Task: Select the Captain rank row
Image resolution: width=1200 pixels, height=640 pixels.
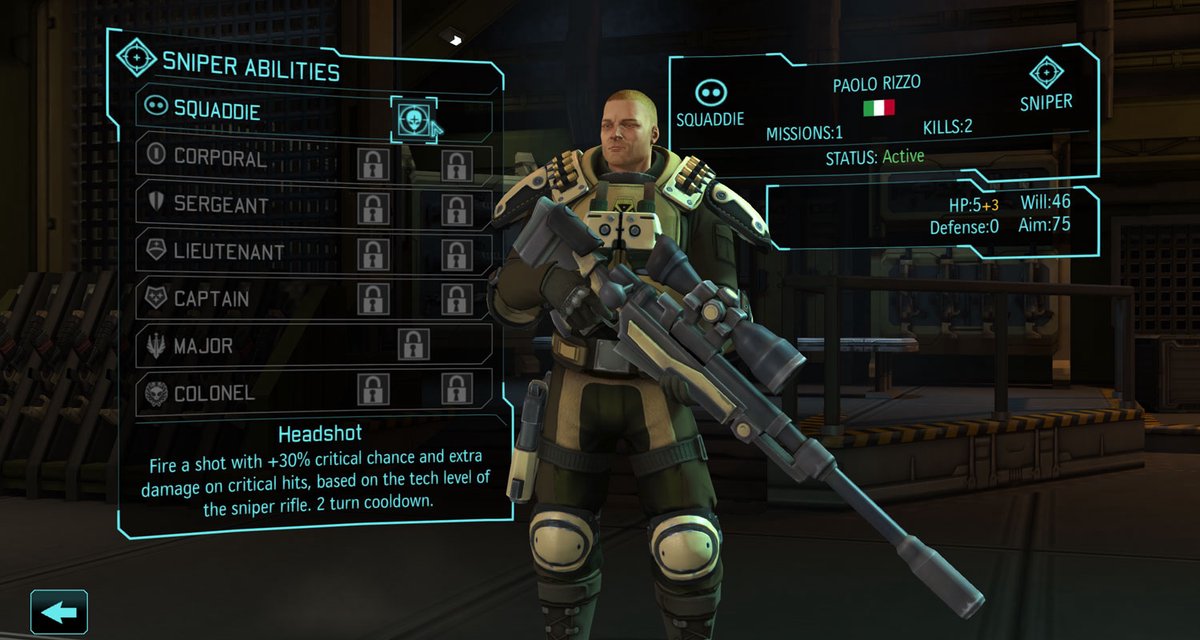Action: (x=211, y=299)
